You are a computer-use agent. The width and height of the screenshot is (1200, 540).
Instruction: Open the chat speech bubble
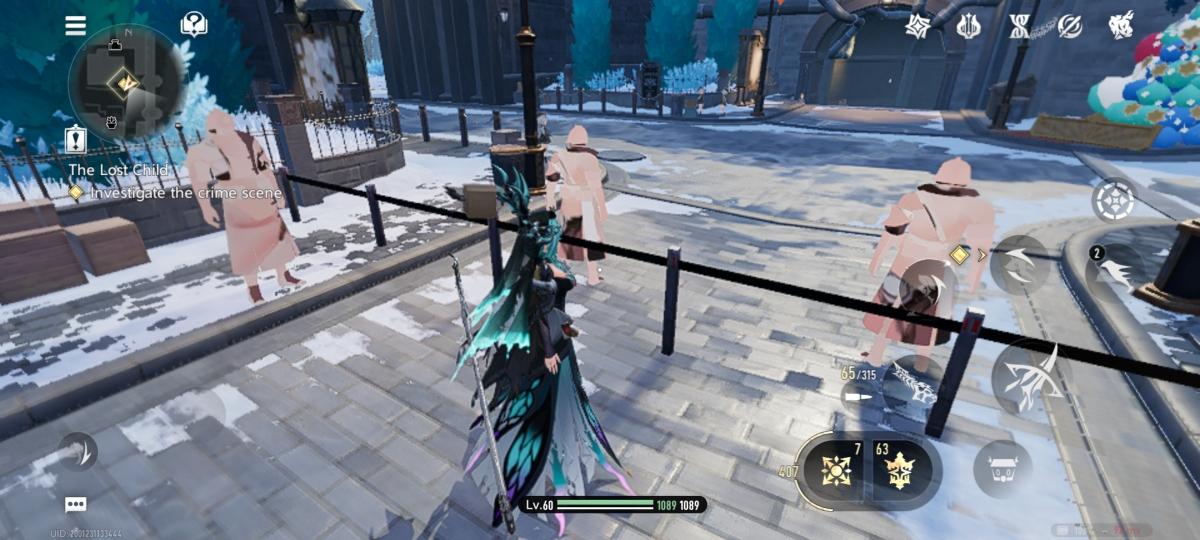(x=76, y=505)
